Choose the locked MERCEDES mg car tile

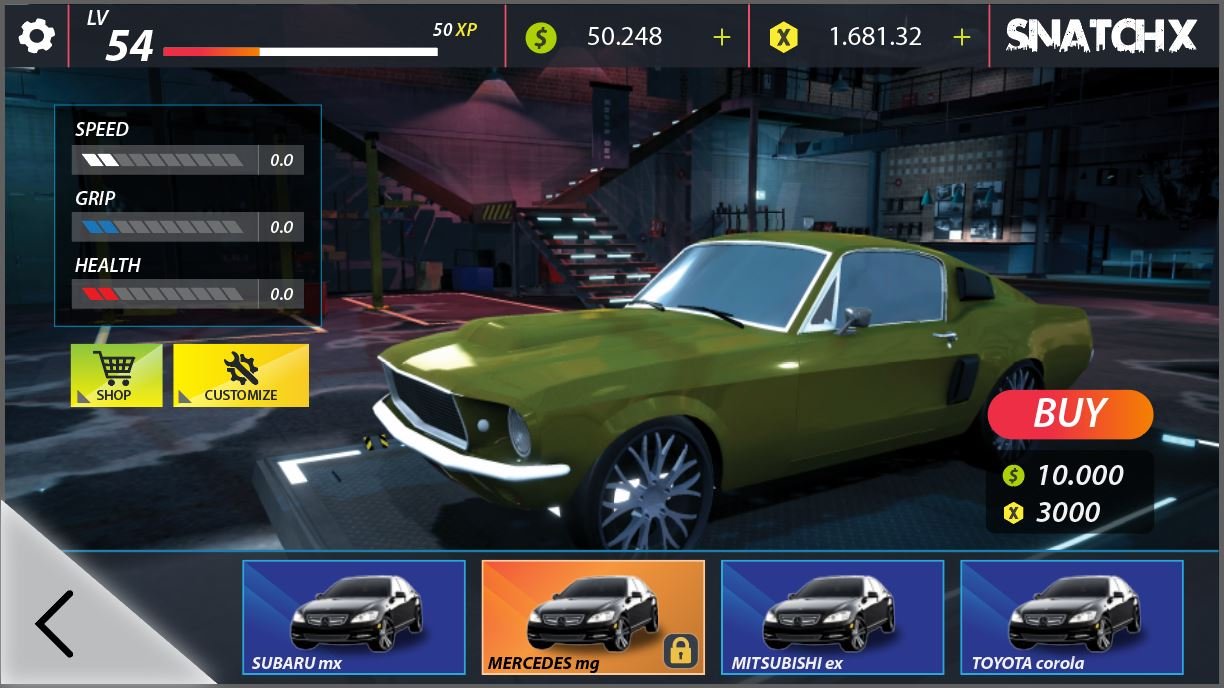[x=593, y=617]
